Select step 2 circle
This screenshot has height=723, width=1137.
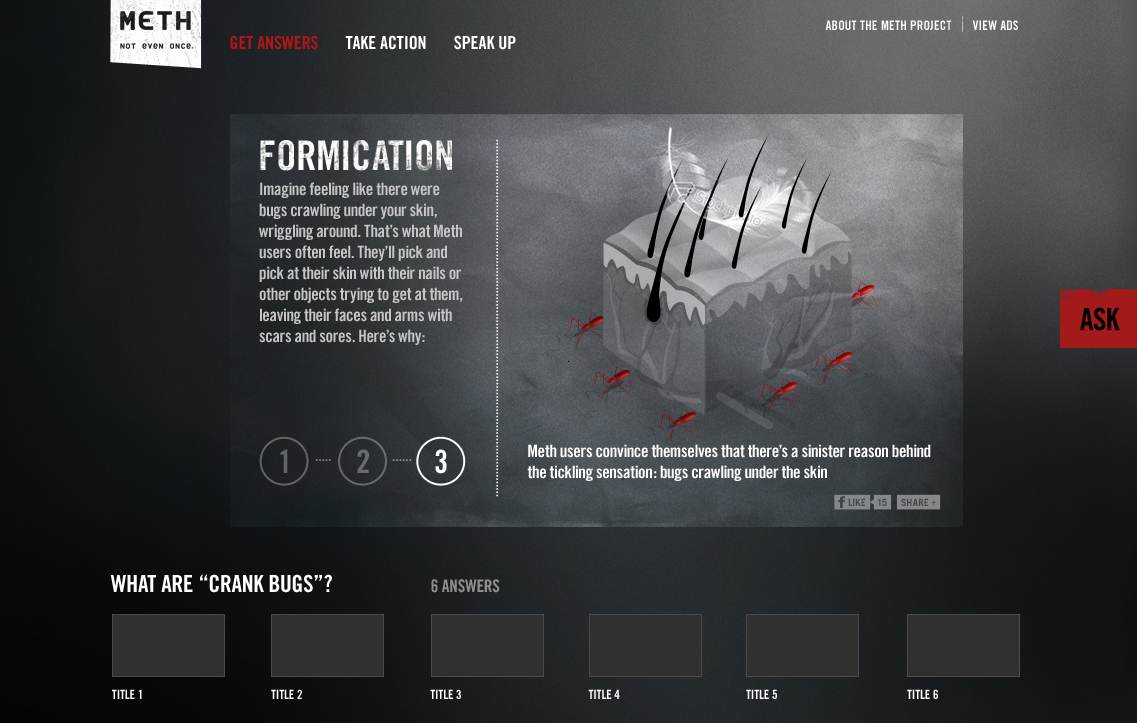point(362,461)
